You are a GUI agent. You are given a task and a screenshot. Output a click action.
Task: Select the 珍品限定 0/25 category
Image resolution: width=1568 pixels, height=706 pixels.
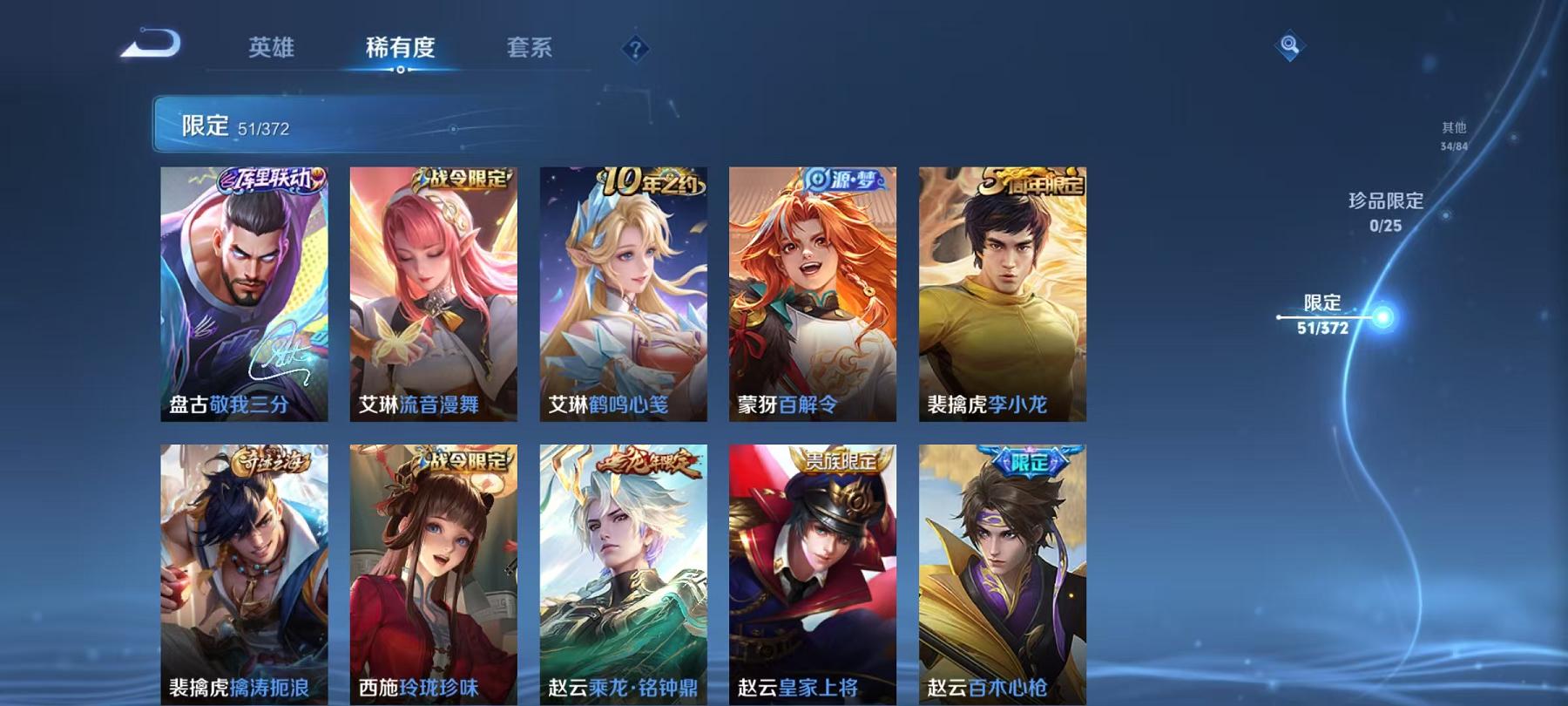click(x=1387, y=212)
